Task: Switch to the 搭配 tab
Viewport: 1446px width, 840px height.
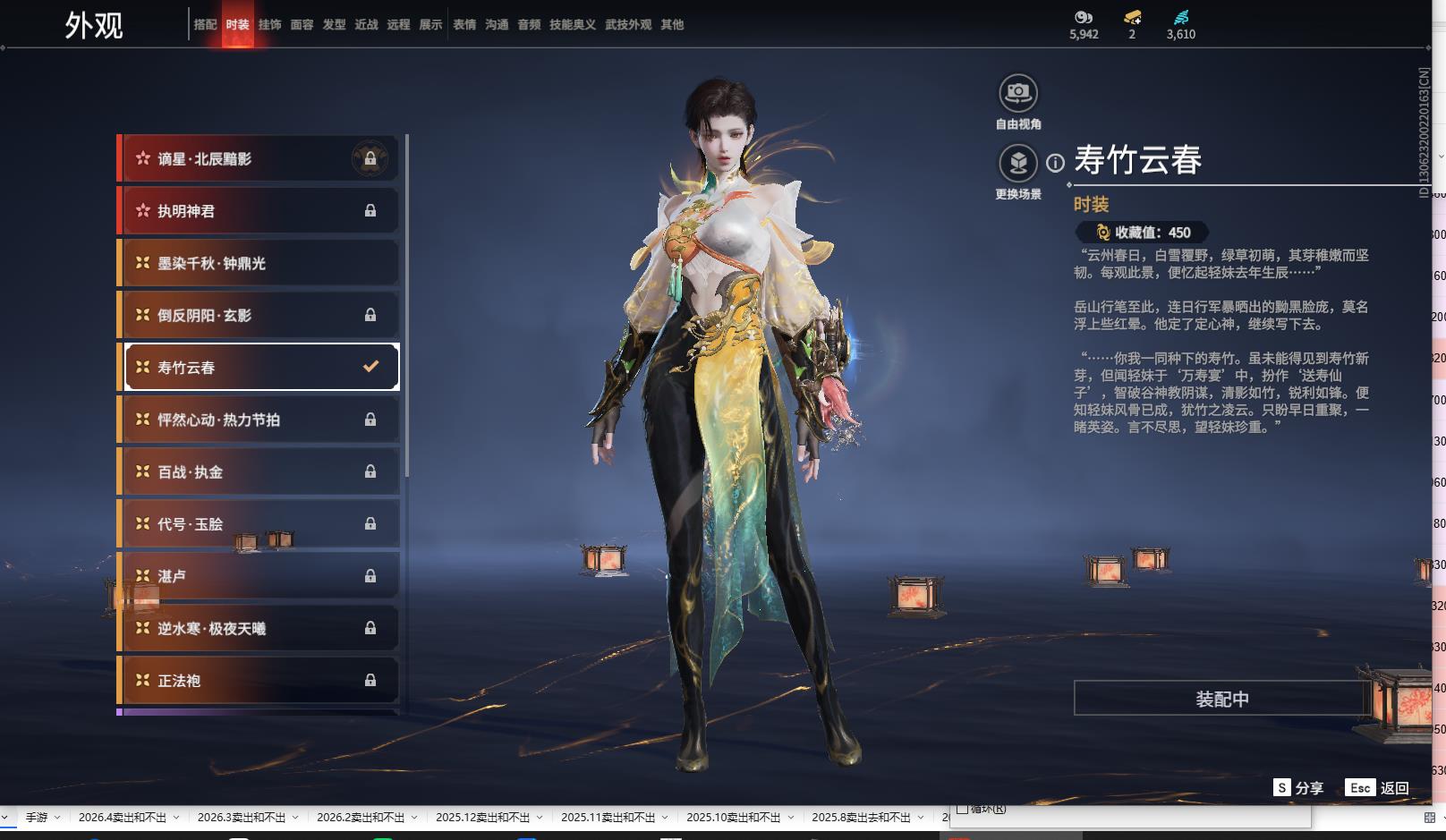Action: pyautogui.click(x=205, y=25)
